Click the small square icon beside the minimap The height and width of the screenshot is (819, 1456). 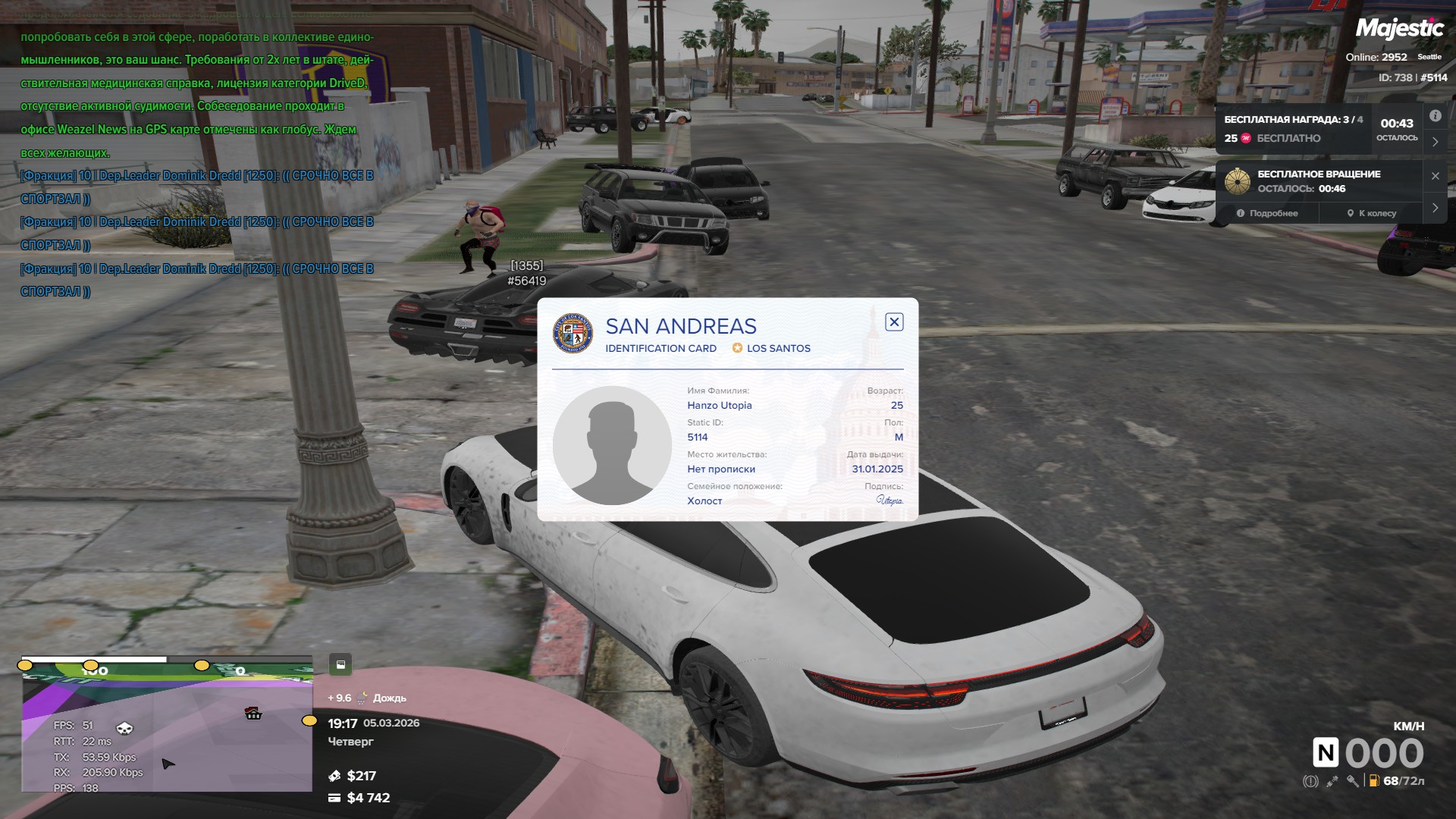point(340,665)
